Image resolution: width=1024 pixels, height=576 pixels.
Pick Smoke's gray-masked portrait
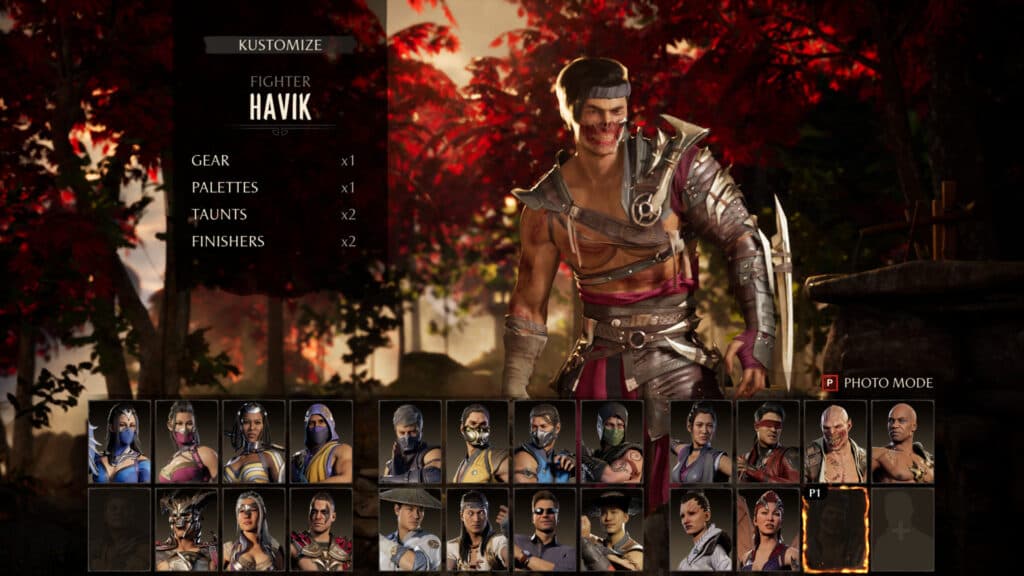(410, 442)
